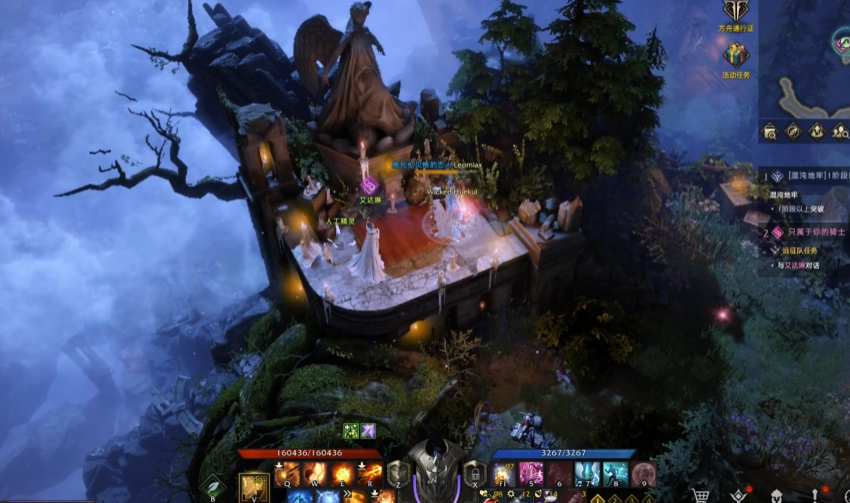
Task: Open the 方舟通行证 Ark Pass icon
Action: 736,11
